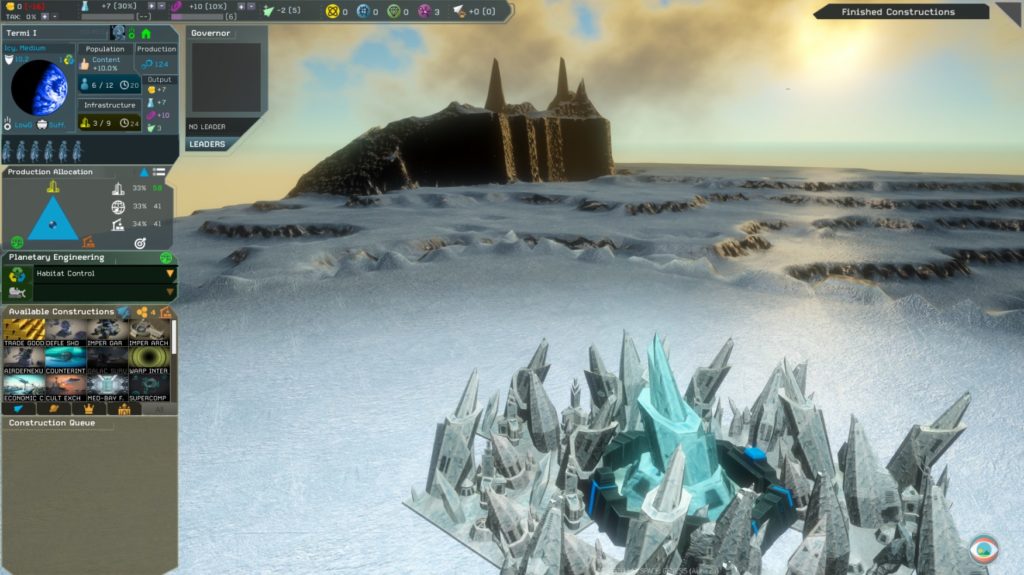Choose the Counterint construction tile
Image resolution: width=1024 pixels, height=575 pixels.
click(x=65, y=359)
